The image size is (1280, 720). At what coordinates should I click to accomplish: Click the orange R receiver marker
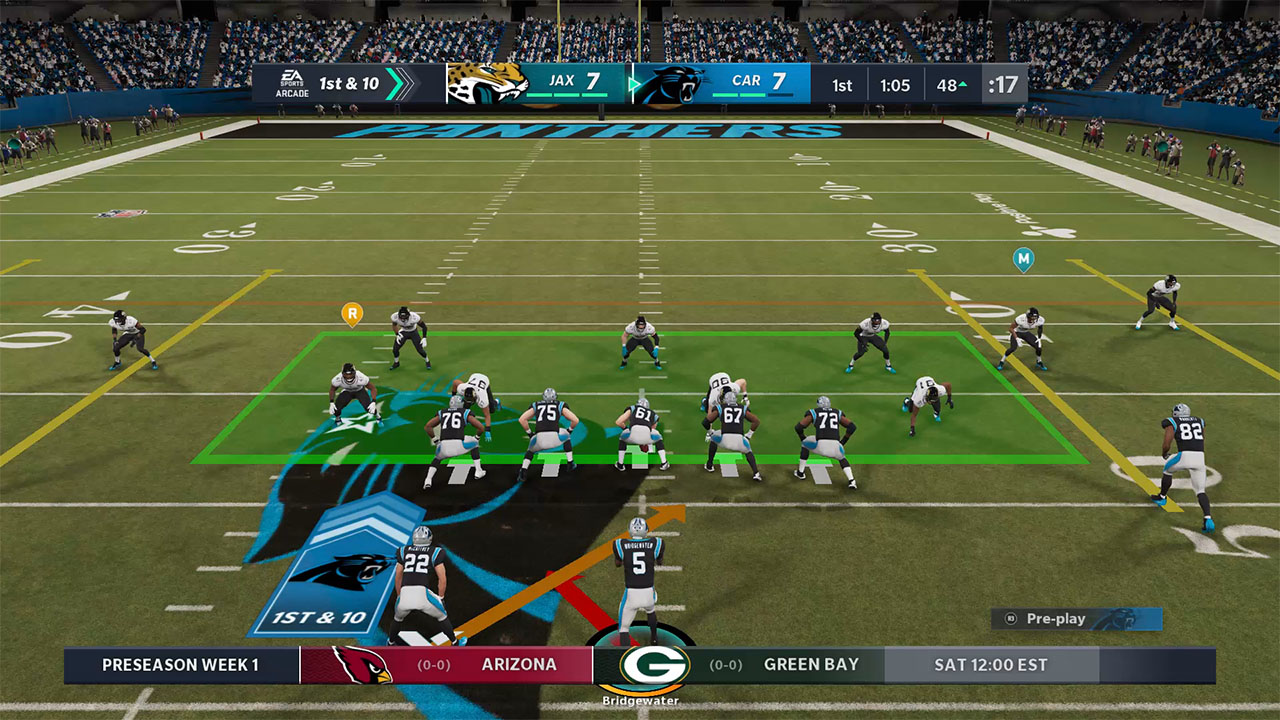coord(352,312)
